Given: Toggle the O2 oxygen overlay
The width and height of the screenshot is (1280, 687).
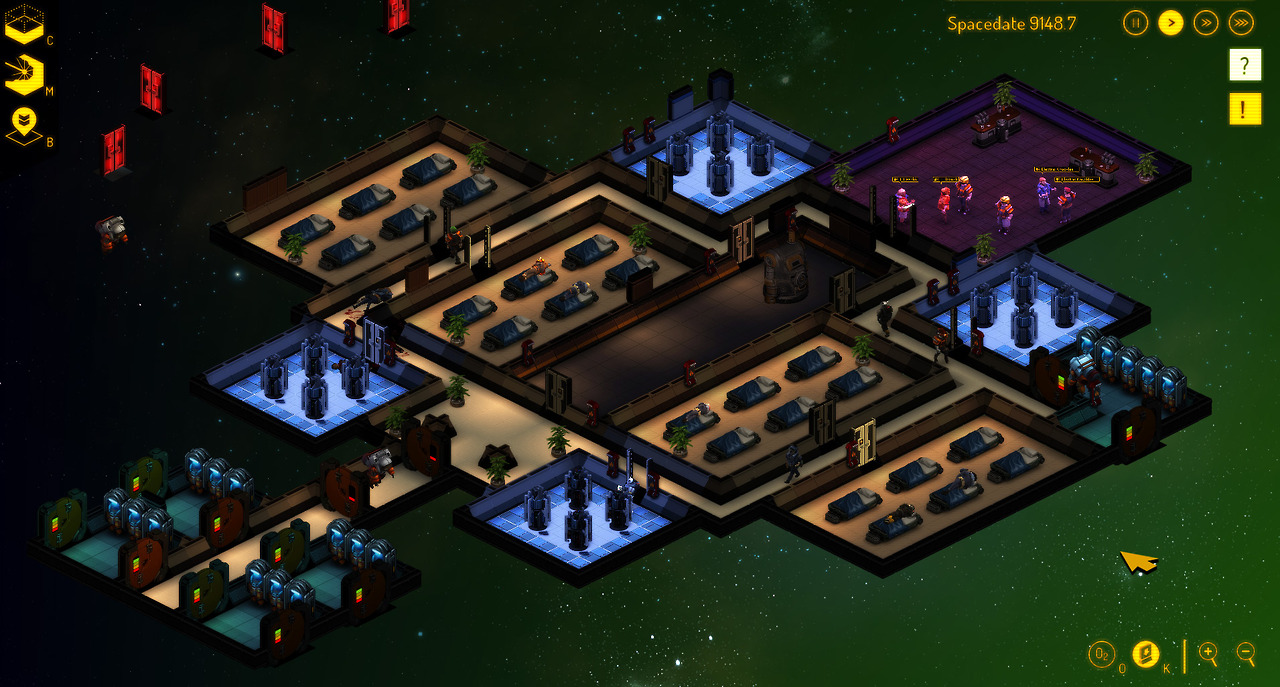Looking at the screenshot, I should pyautogui.click(x=1101, y=655).
